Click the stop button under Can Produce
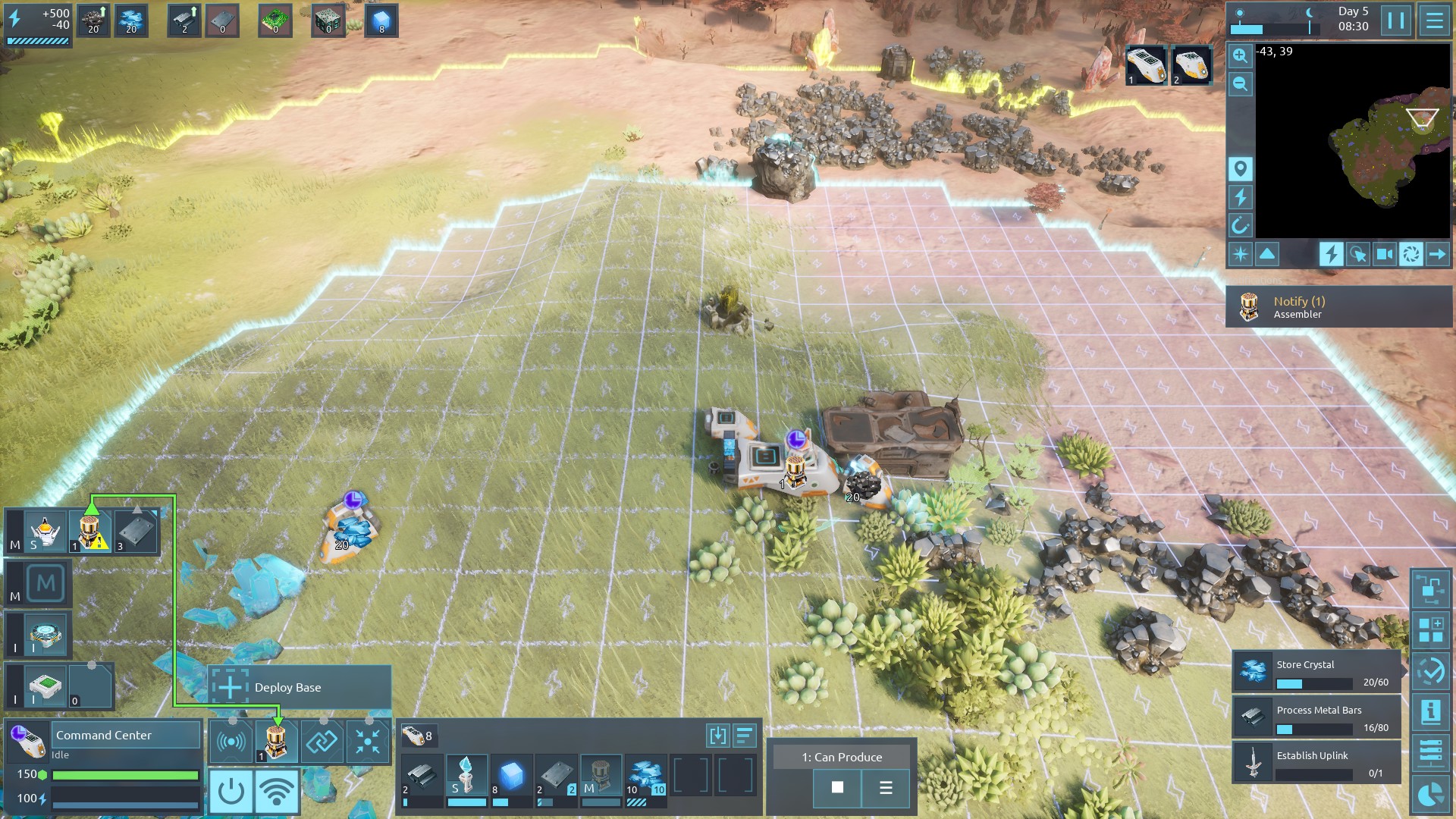Image resolution: width=1456 pixels, height=819 pixels. pyautogui.click(x=837, y=787)
